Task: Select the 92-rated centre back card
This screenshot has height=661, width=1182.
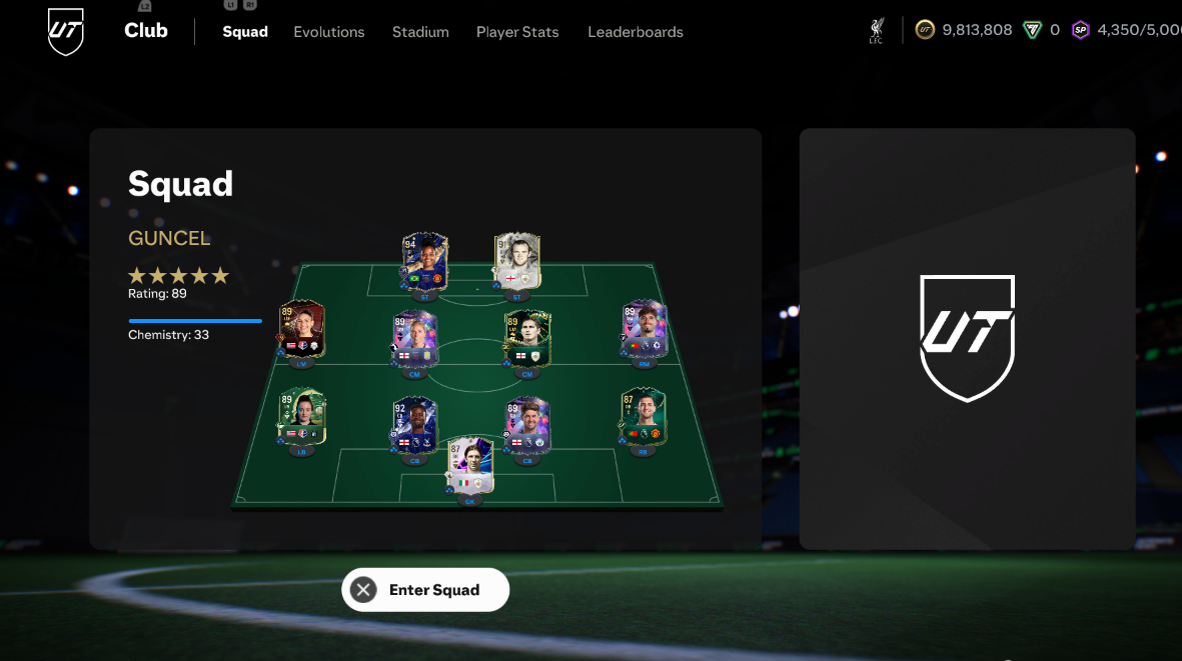Action: (415, 426)
